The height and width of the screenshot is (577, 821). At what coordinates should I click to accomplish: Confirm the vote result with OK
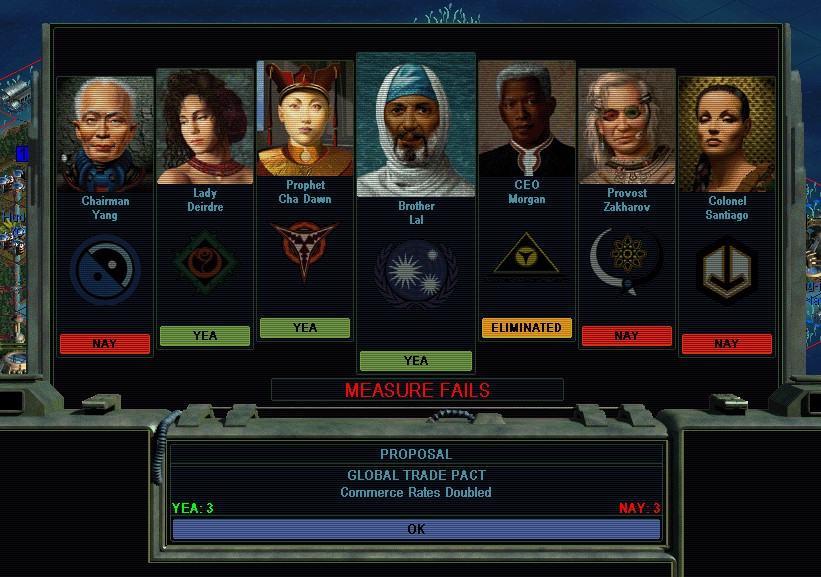click(x=416, y=529)
